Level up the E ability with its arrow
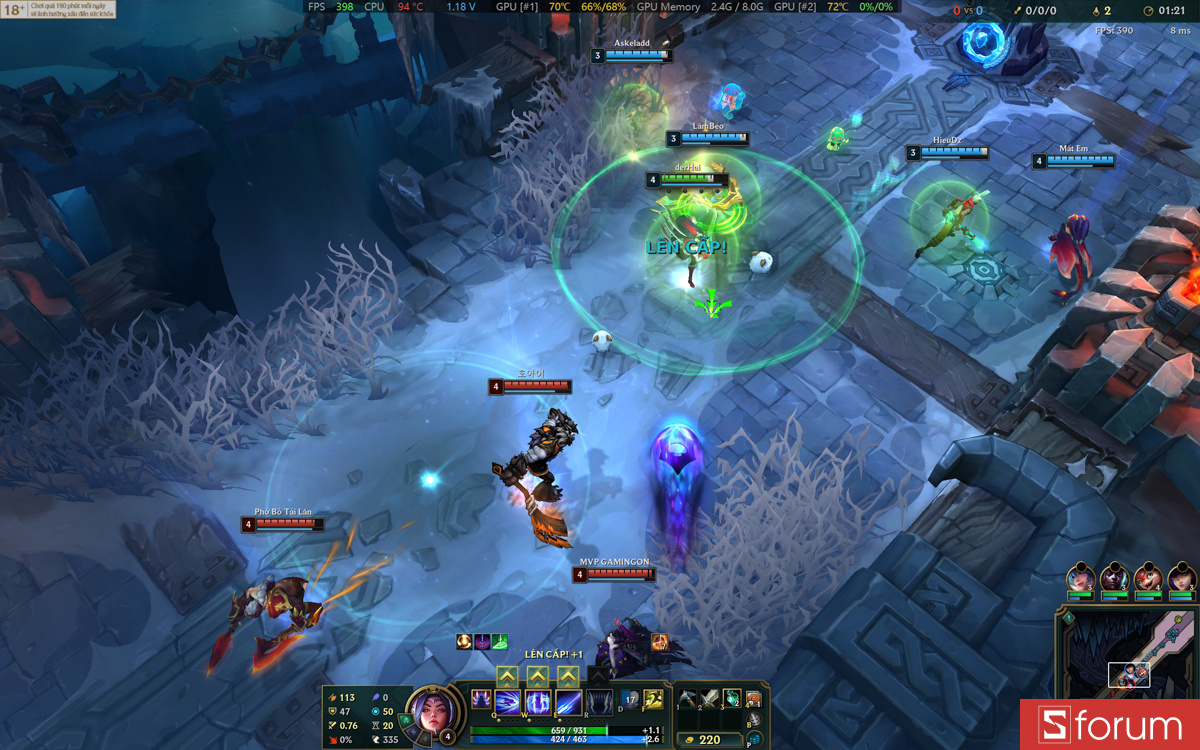 pyautogui.click(x=569, y=677)
